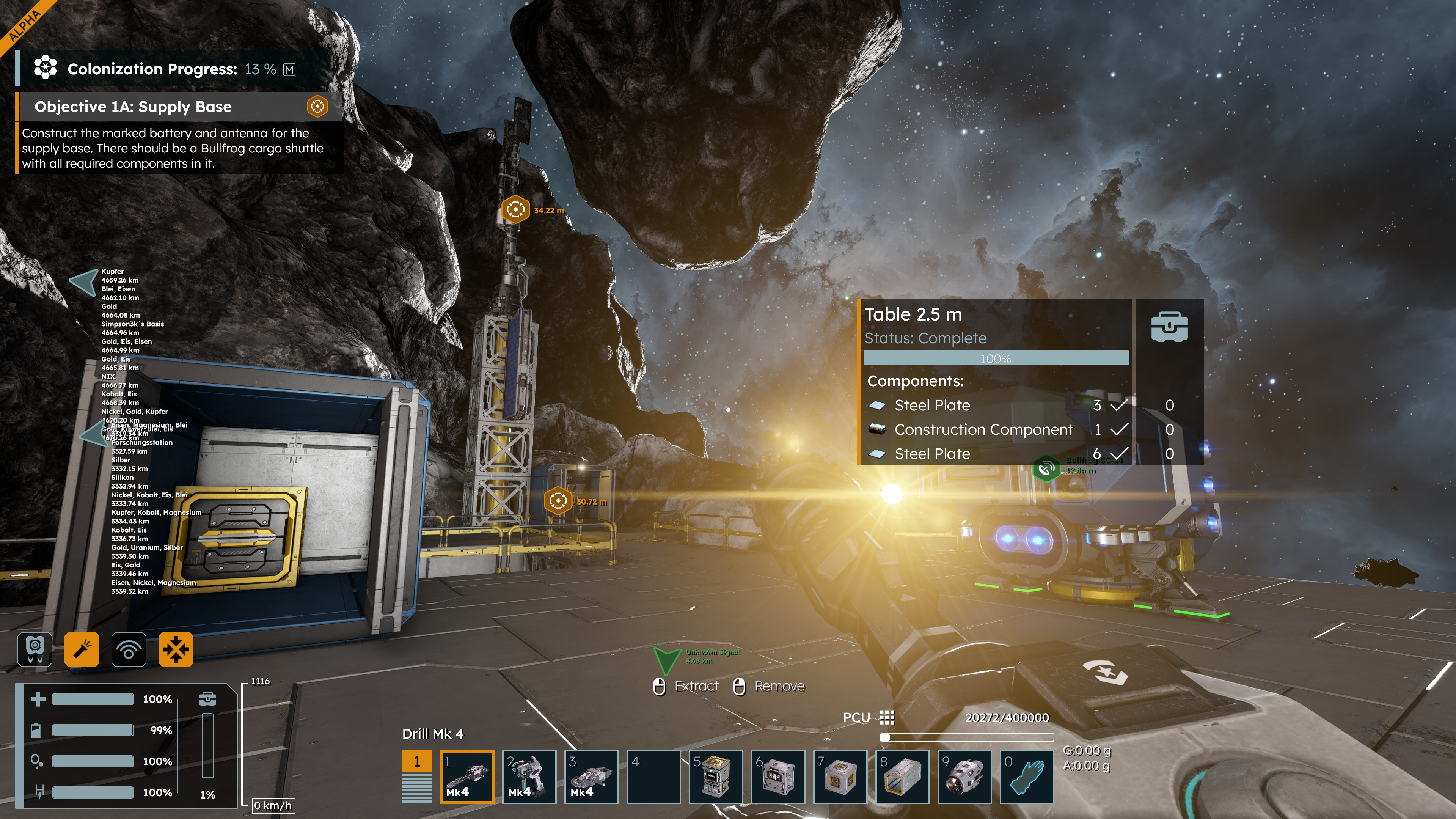This screenshot has height=819, width=1456.
Task: Toggle the broadcasting signal icon
Action: pos(129,649)
